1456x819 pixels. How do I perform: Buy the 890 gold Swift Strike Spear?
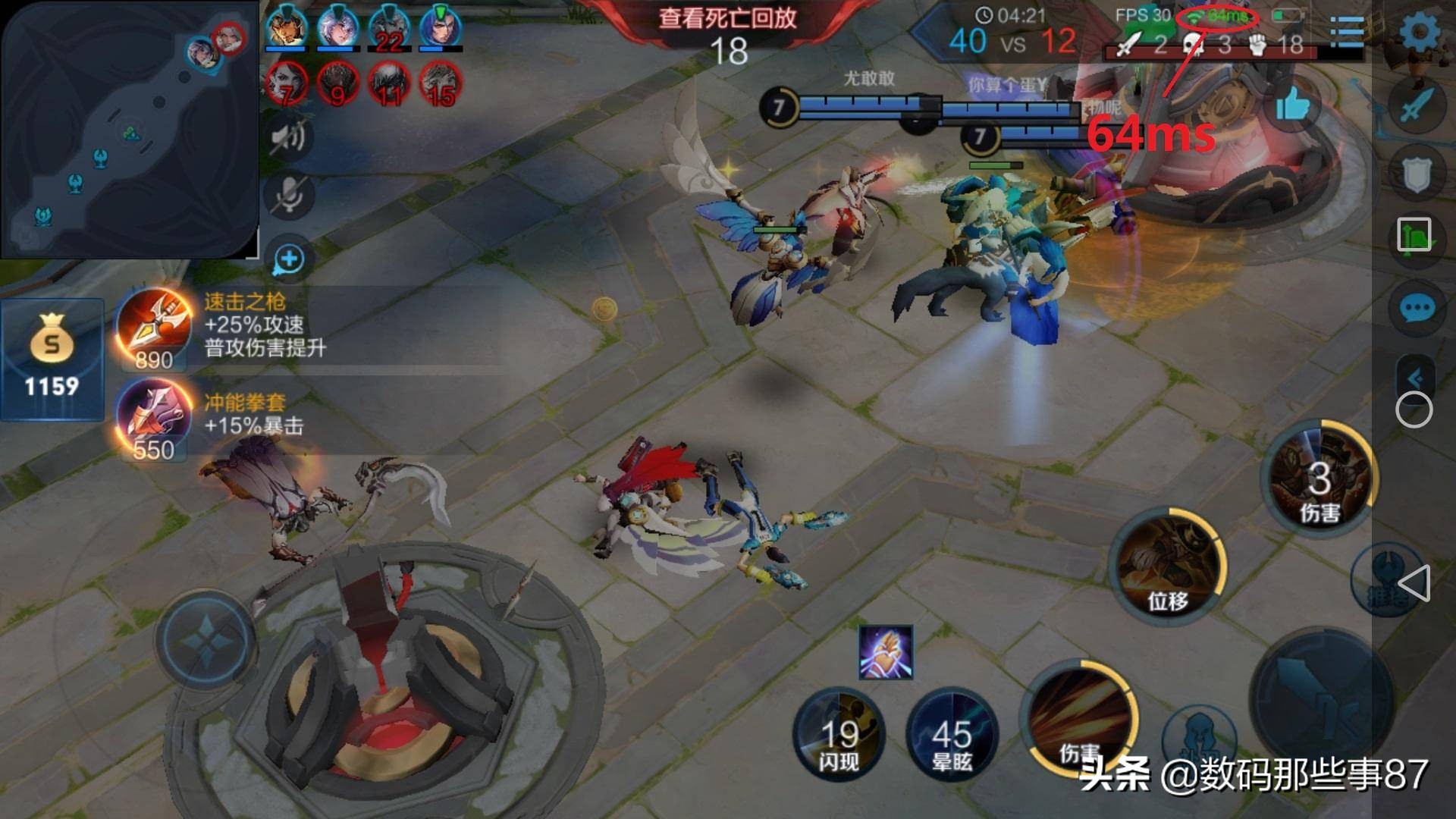point(154,328)
